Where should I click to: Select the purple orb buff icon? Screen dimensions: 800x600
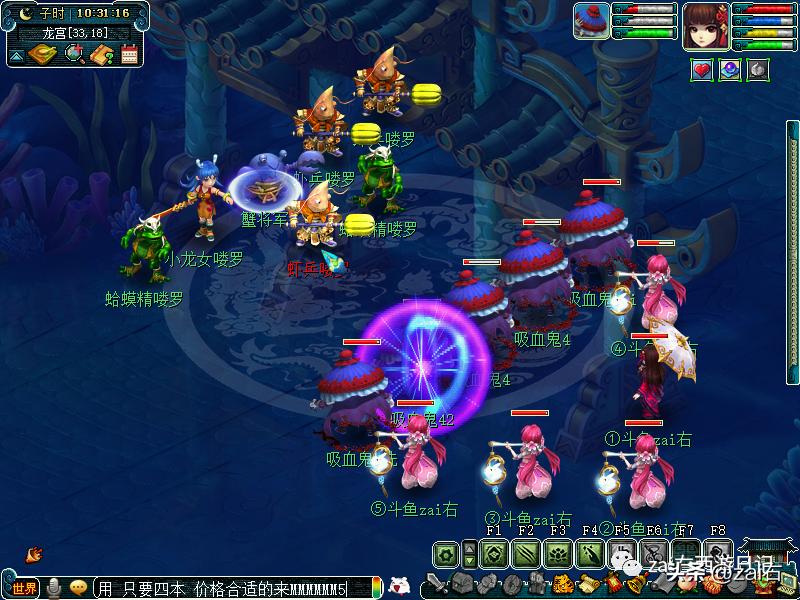point(730,70)
